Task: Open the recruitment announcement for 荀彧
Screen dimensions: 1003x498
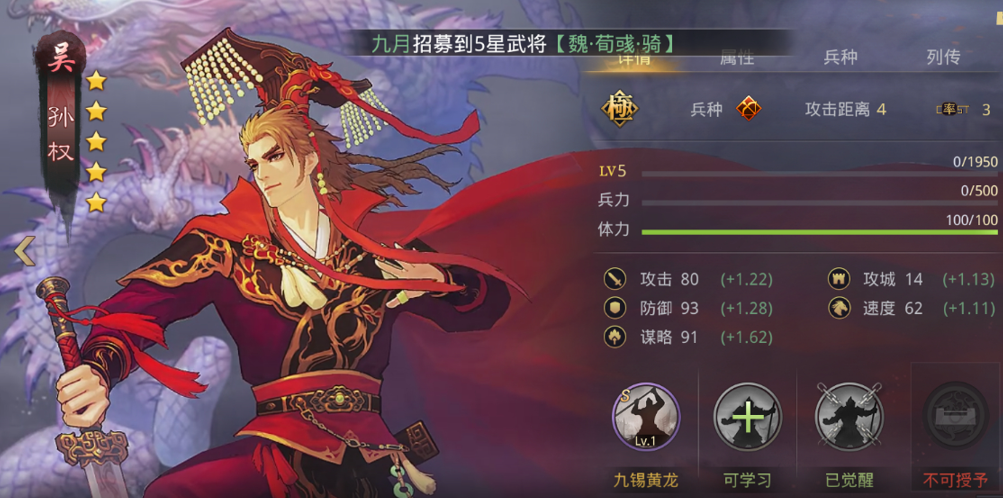Action: (520, 43)
